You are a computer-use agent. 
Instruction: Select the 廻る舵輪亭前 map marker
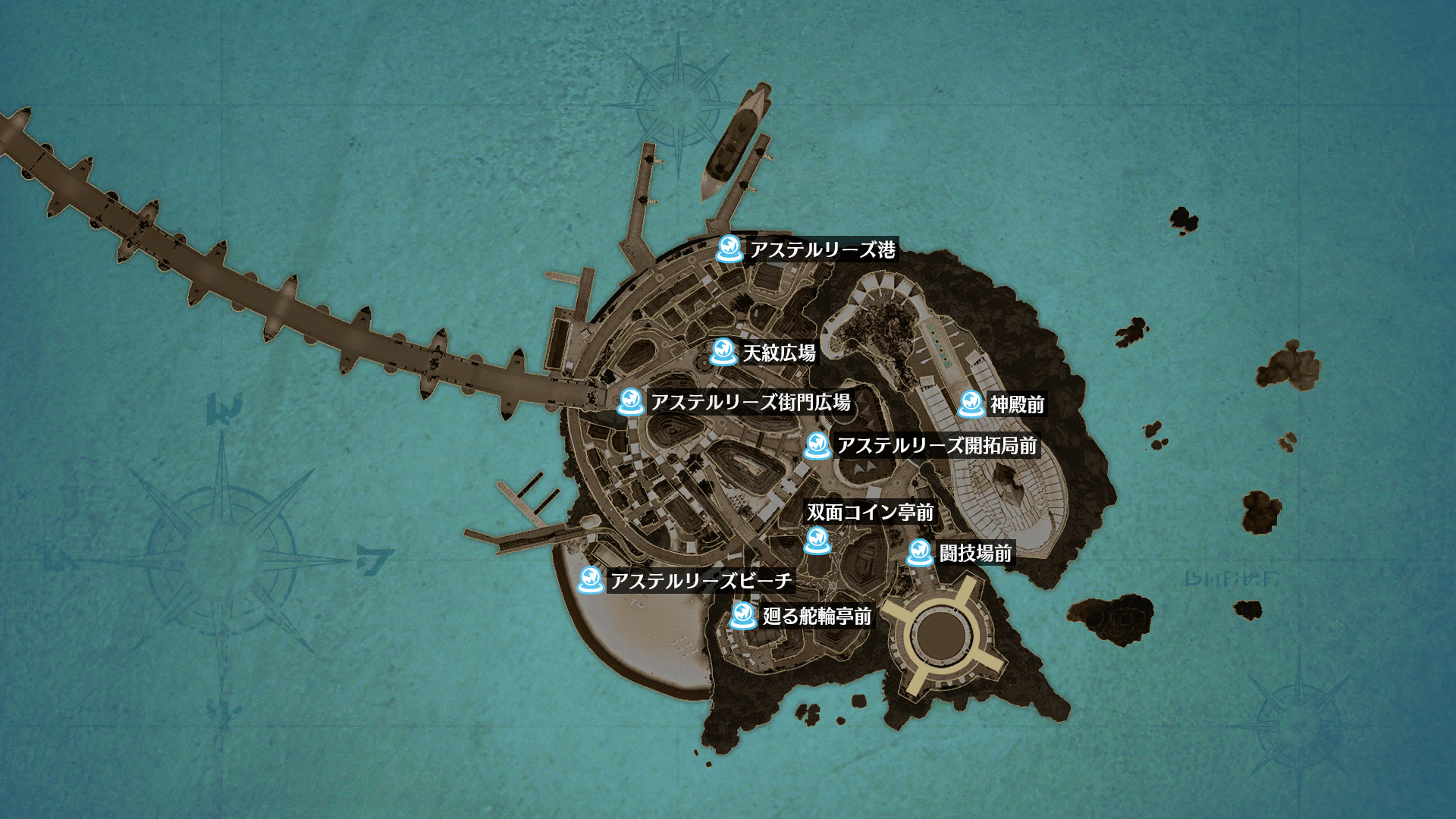[742, 616]
